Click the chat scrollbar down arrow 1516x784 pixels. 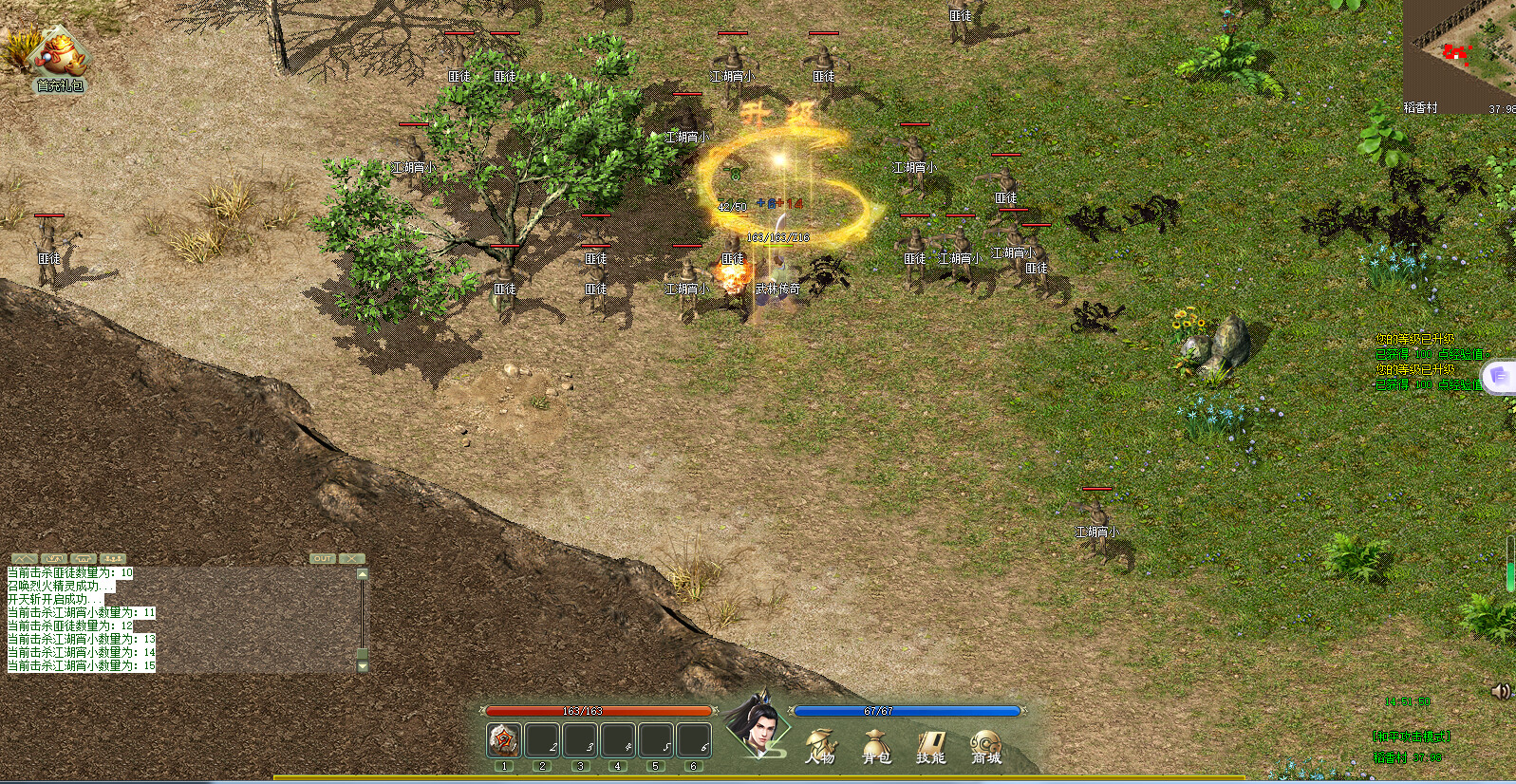click(x=361, y=668)
